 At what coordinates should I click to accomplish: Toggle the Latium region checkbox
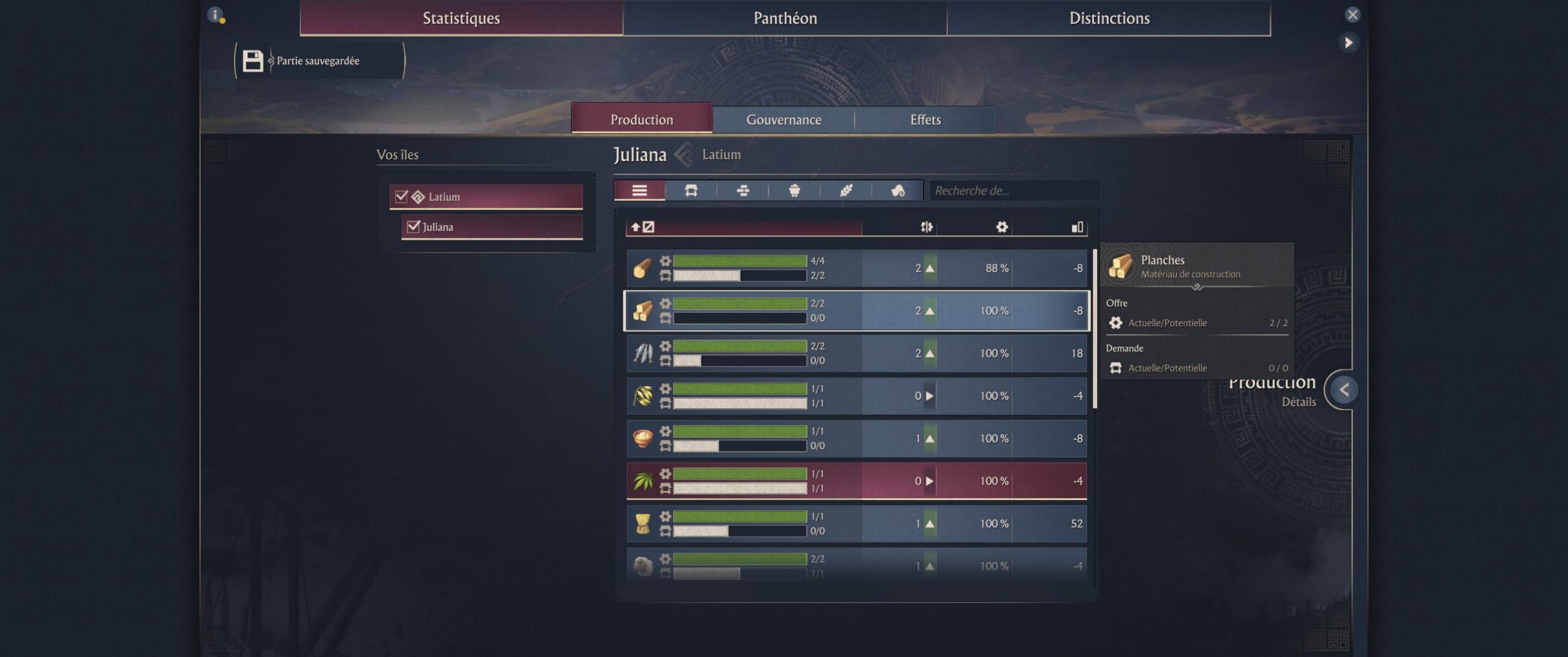pos(402,197)
